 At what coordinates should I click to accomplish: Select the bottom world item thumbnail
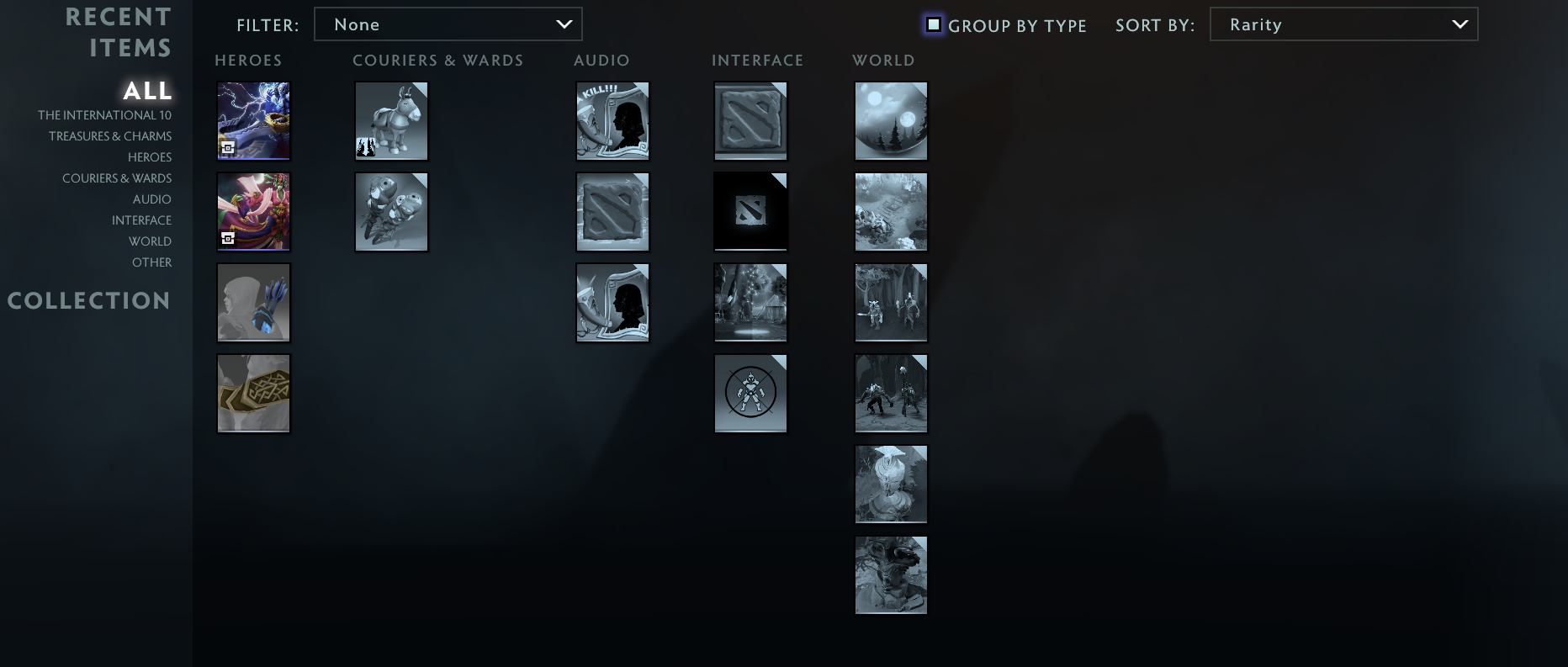(x=890, y=574)
